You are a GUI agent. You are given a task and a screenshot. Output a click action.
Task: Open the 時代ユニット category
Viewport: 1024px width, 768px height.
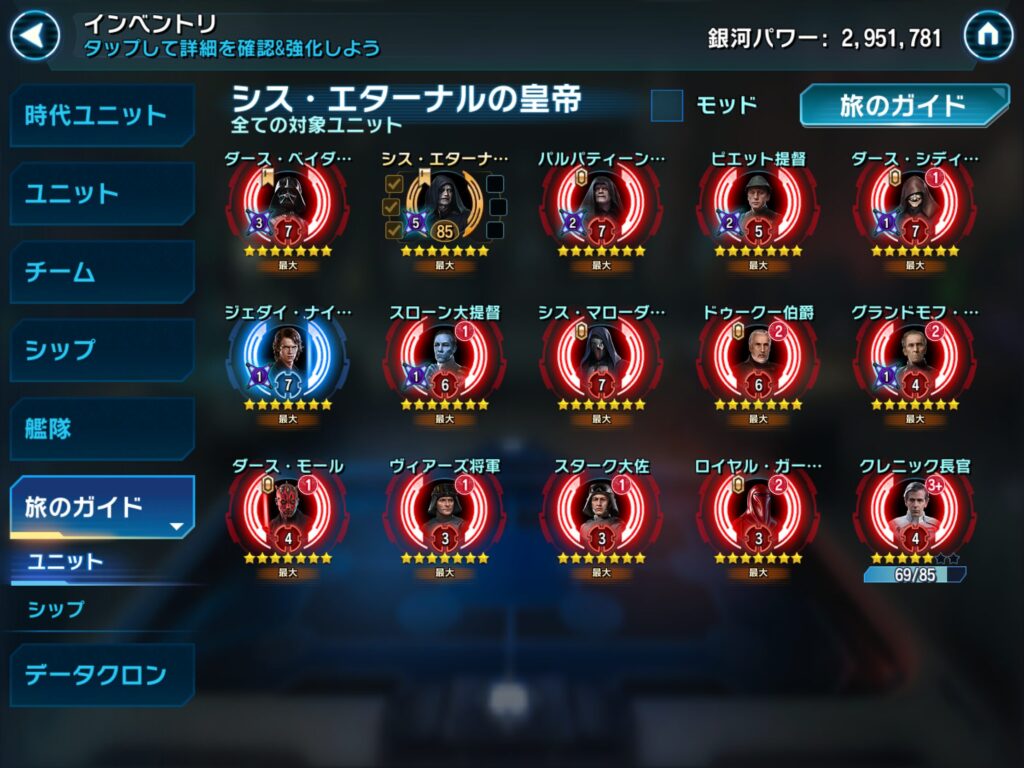coord(100,115)
